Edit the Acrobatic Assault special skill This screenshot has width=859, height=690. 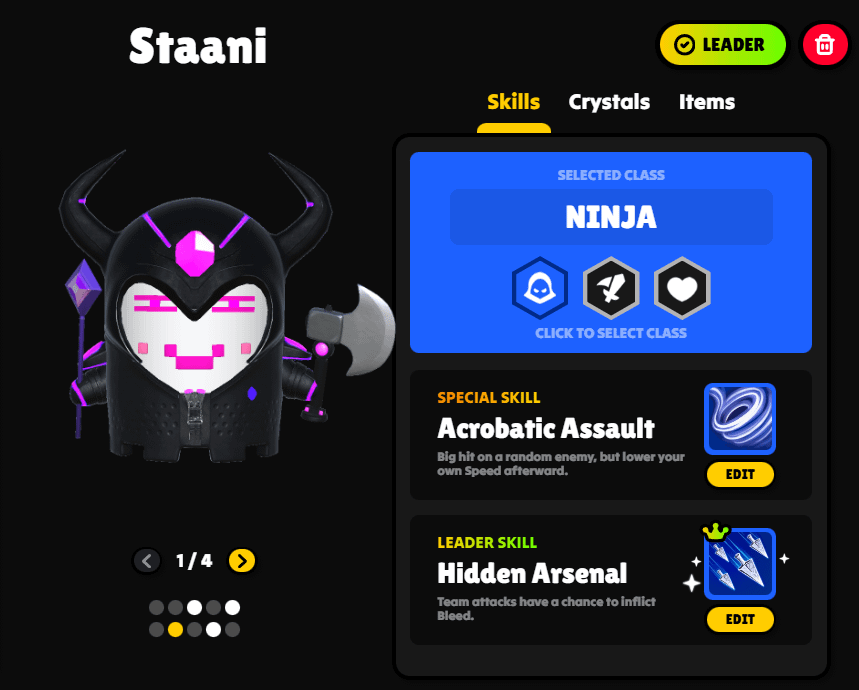[740, 474]
